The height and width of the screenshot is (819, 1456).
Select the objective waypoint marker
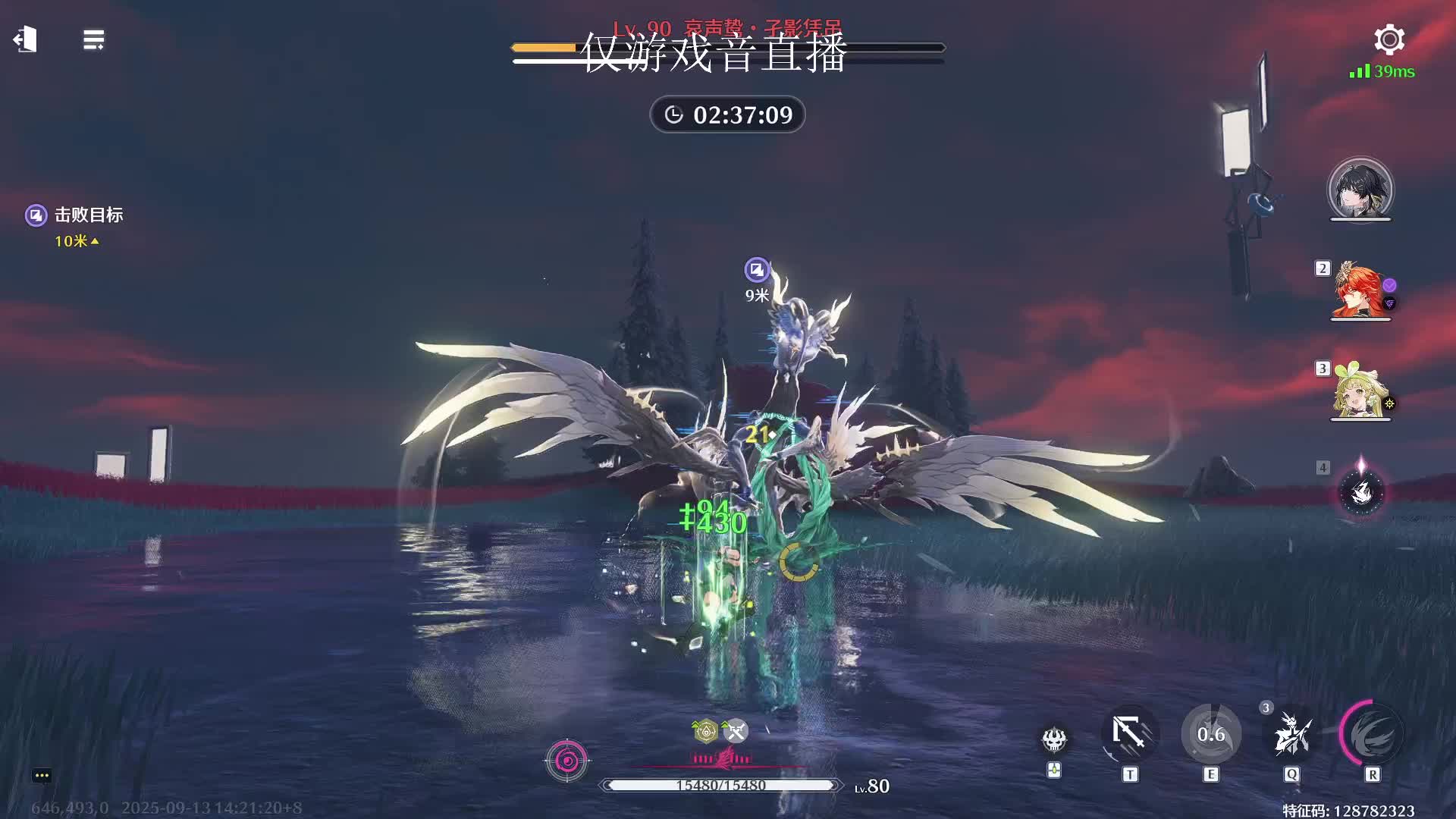point(756,269)
